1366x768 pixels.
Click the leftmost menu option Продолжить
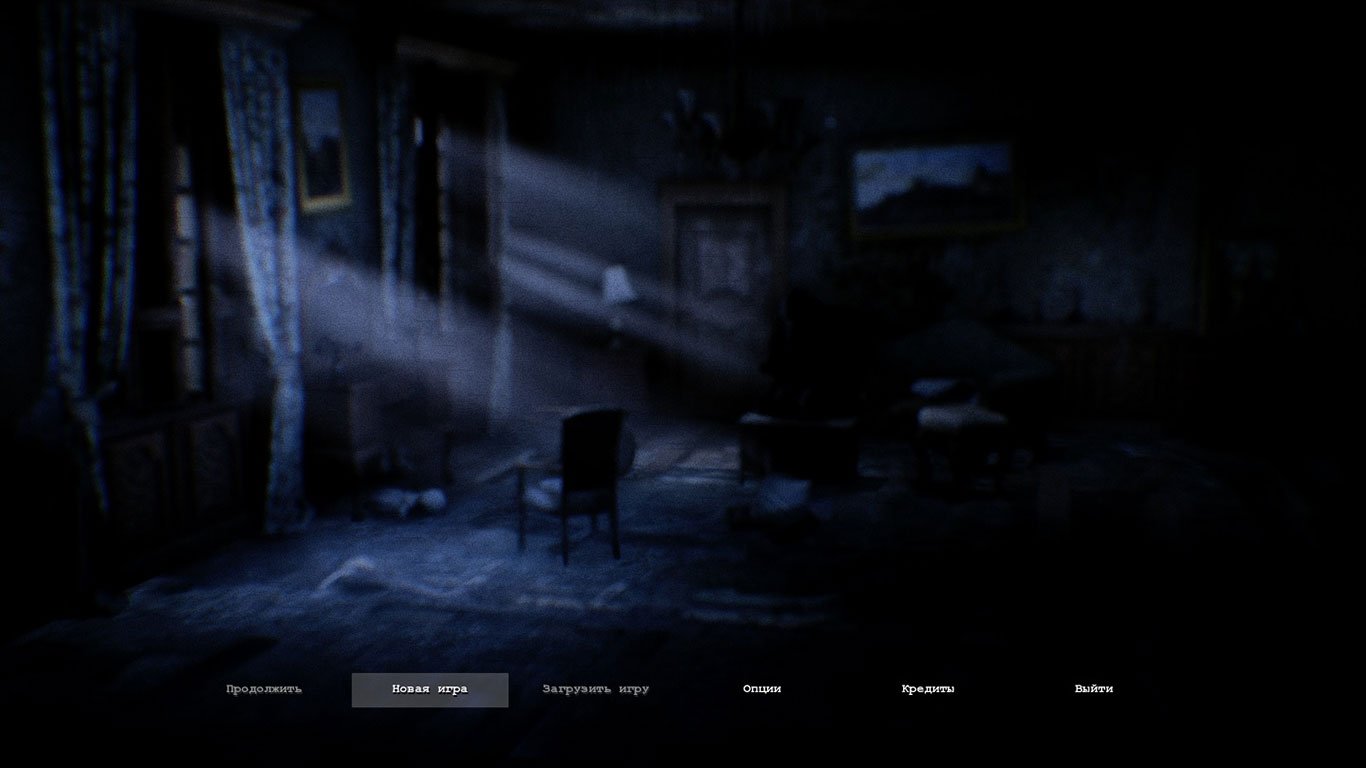(x=265, y=689)
